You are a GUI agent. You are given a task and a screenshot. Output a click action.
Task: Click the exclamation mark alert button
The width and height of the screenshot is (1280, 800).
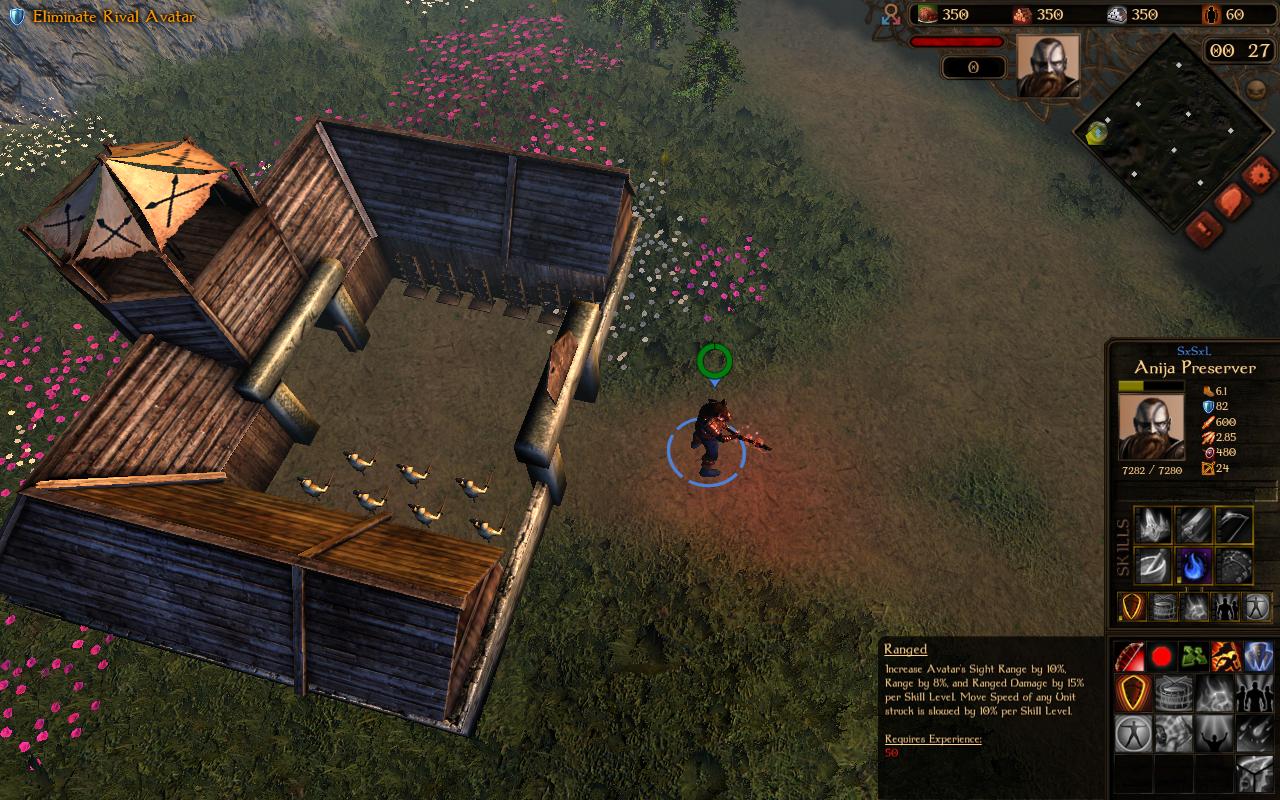tap(1203, 228)
